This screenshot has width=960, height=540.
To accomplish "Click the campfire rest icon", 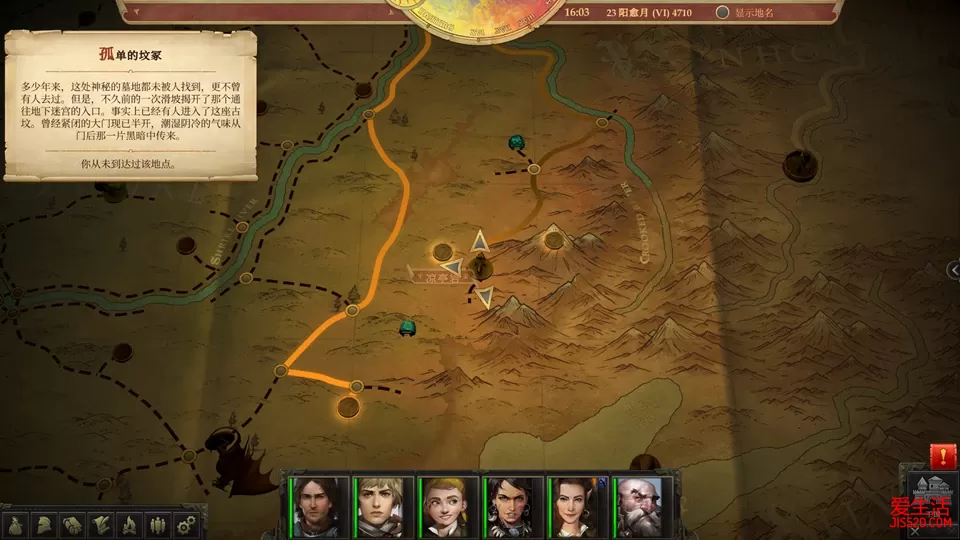I will [x=129, y=524].
